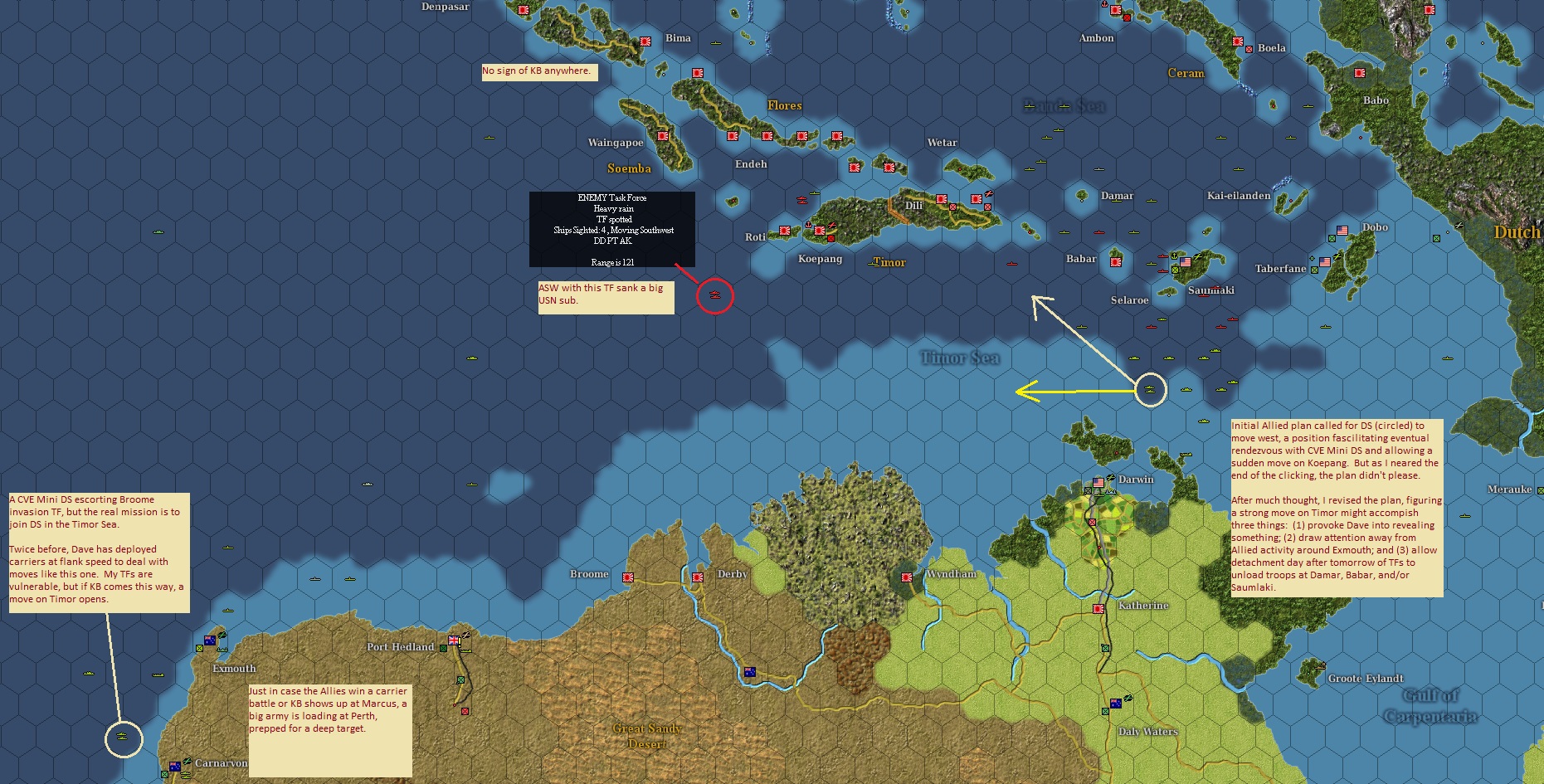Screen dimensions: 1544x784
Task: Click the airfield icon near Derby
Action: pyautogui.click(x=698, y=577)
